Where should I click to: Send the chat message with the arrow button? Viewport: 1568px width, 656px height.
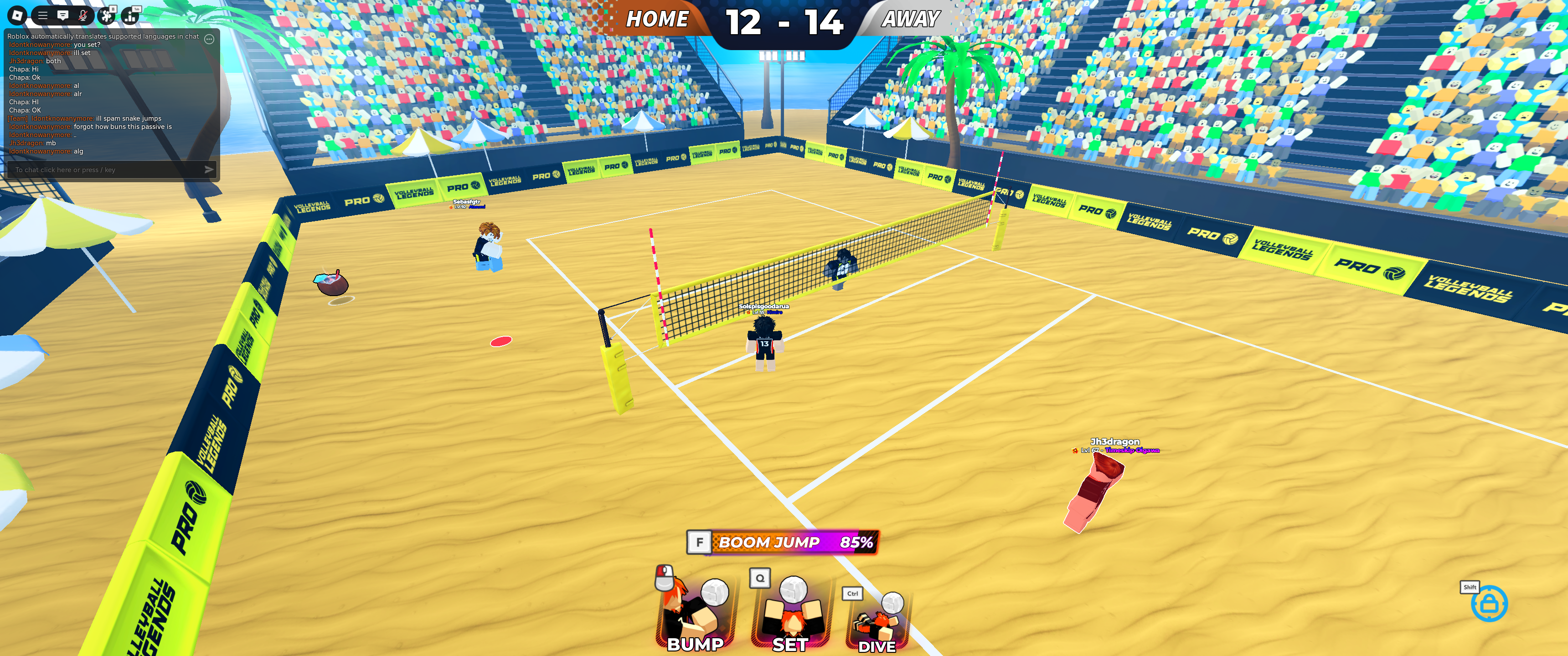(209, 170)
